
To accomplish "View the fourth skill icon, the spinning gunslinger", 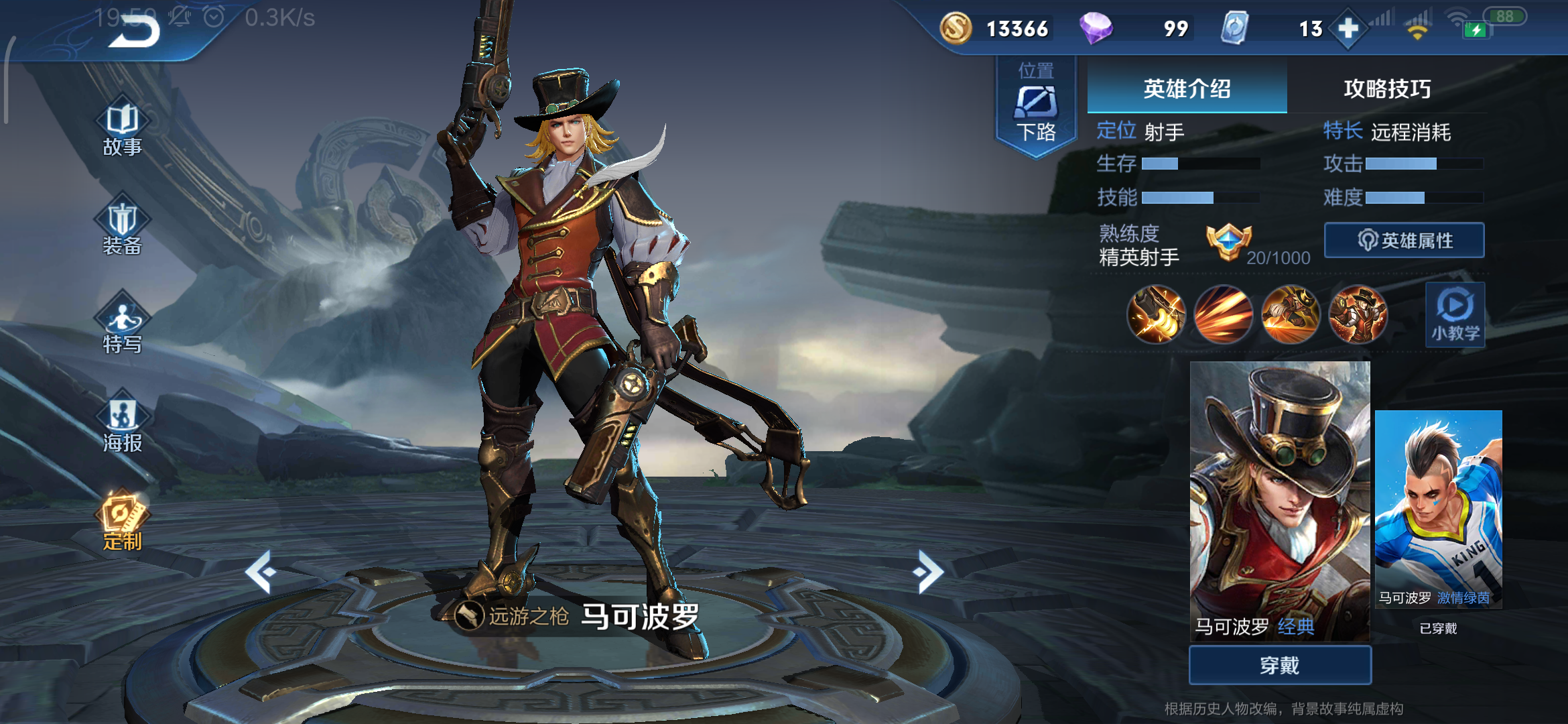I will (1358, 314).
